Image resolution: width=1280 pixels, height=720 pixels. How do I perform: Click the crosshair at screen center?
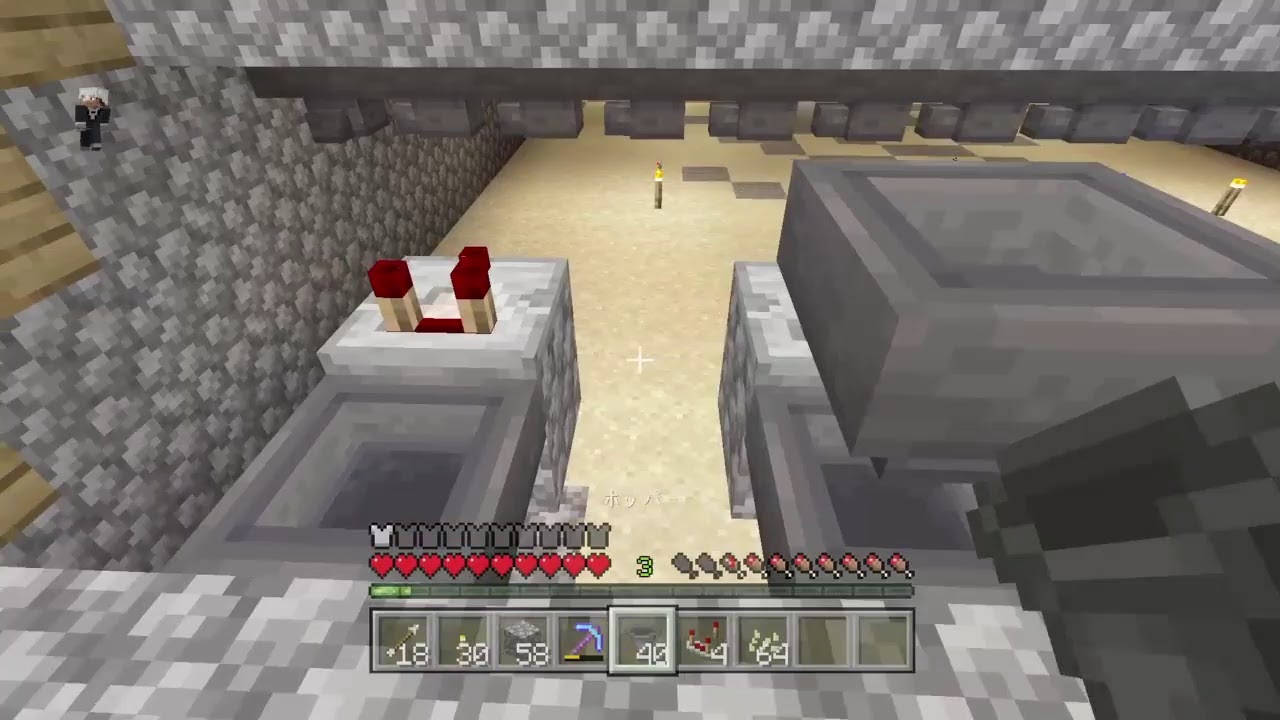tap(640, 360)
